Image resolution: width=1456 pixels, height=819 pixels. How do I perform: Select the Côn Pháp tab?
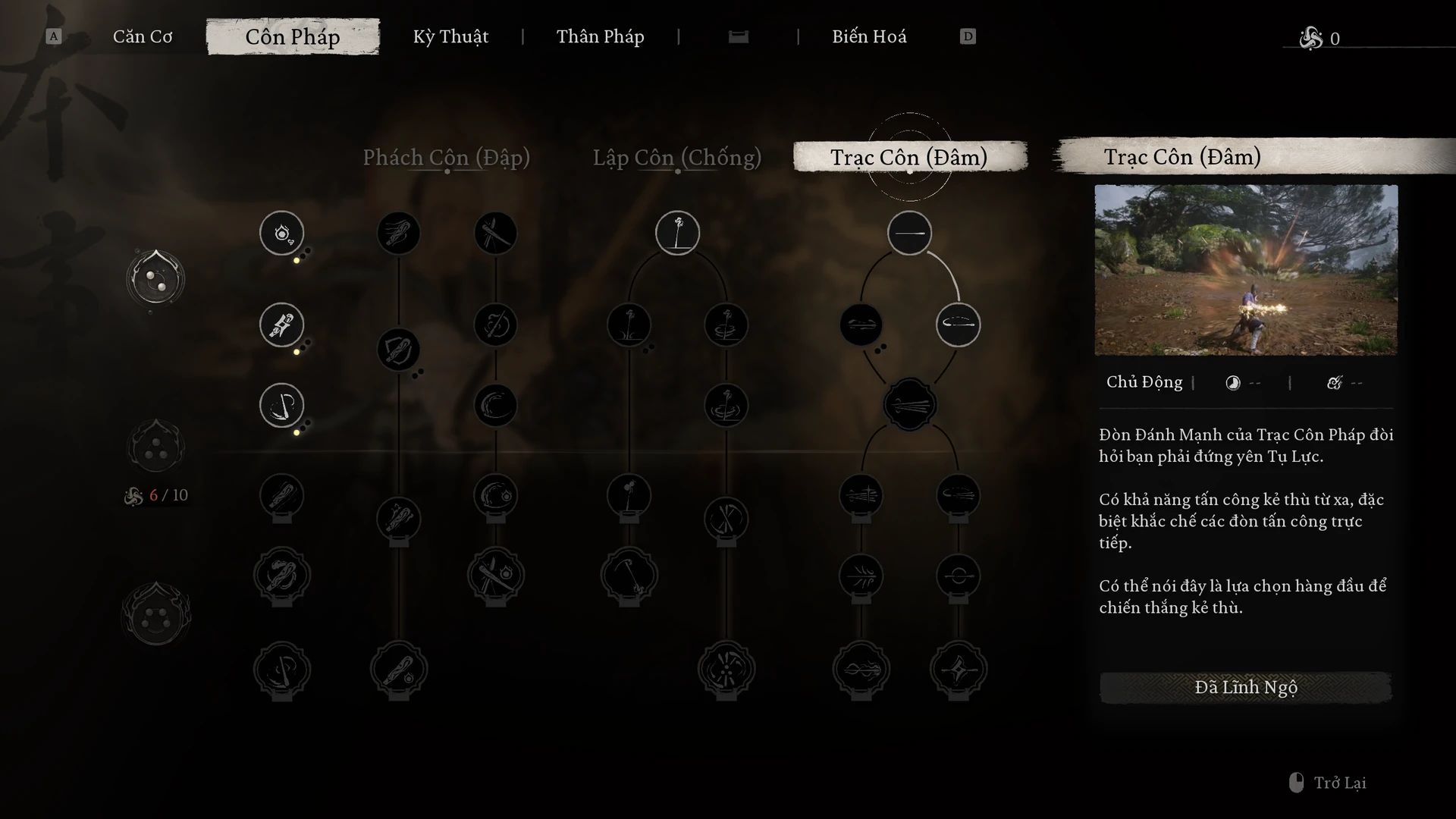click(x=293, y=36)
